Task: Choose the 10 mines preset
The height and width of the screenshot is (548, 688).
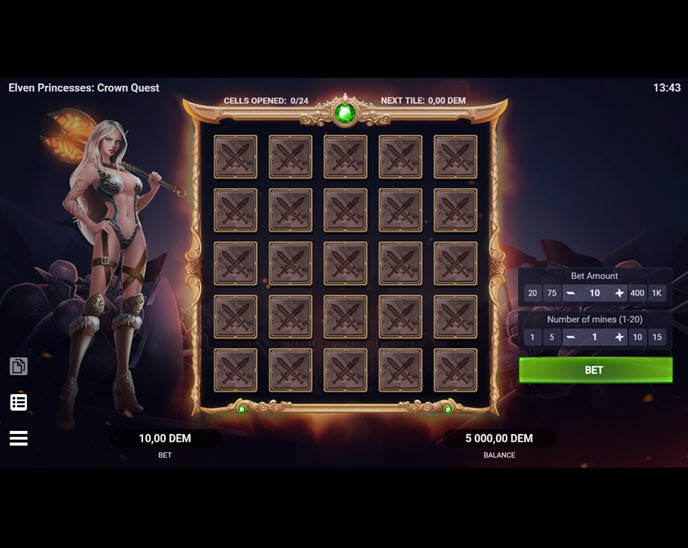Action: click(638, 337)
